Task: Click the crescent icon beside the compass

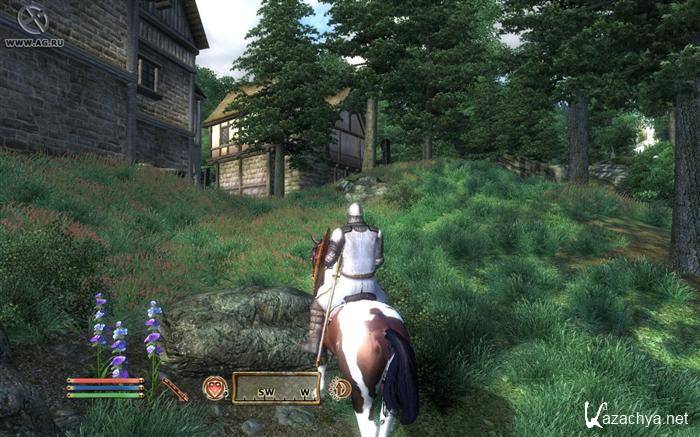Action: click(340, 387)
